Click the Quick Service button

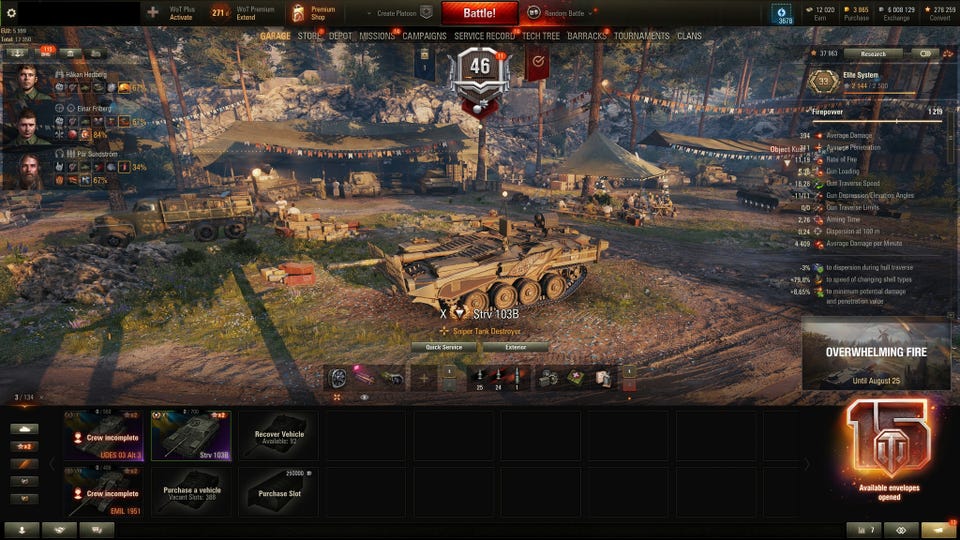(444, 347)
